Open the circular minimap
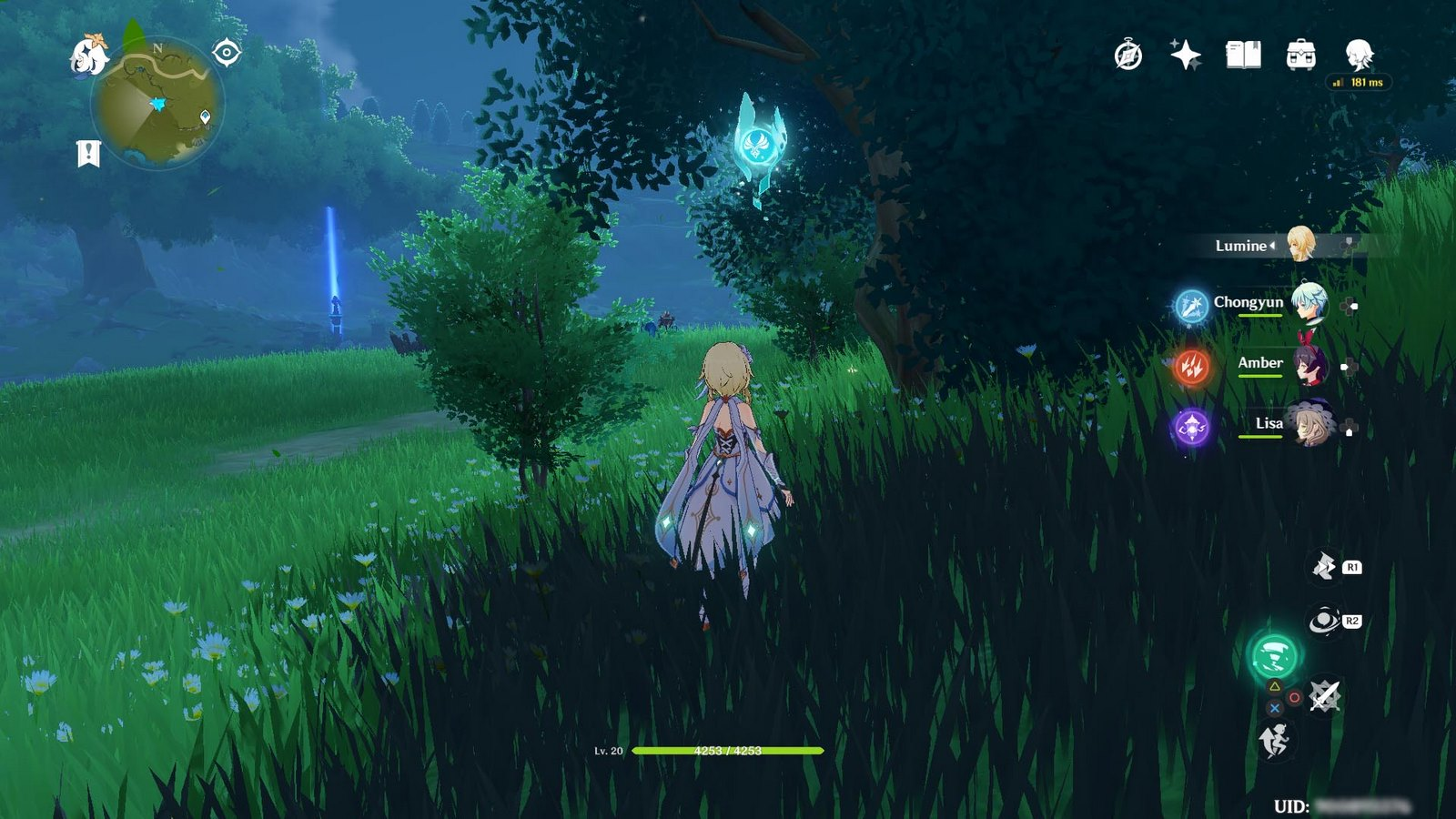Image resolution: width=1456 pixels, height=819 pixels. pyautogui.click(x=157, y=105)
